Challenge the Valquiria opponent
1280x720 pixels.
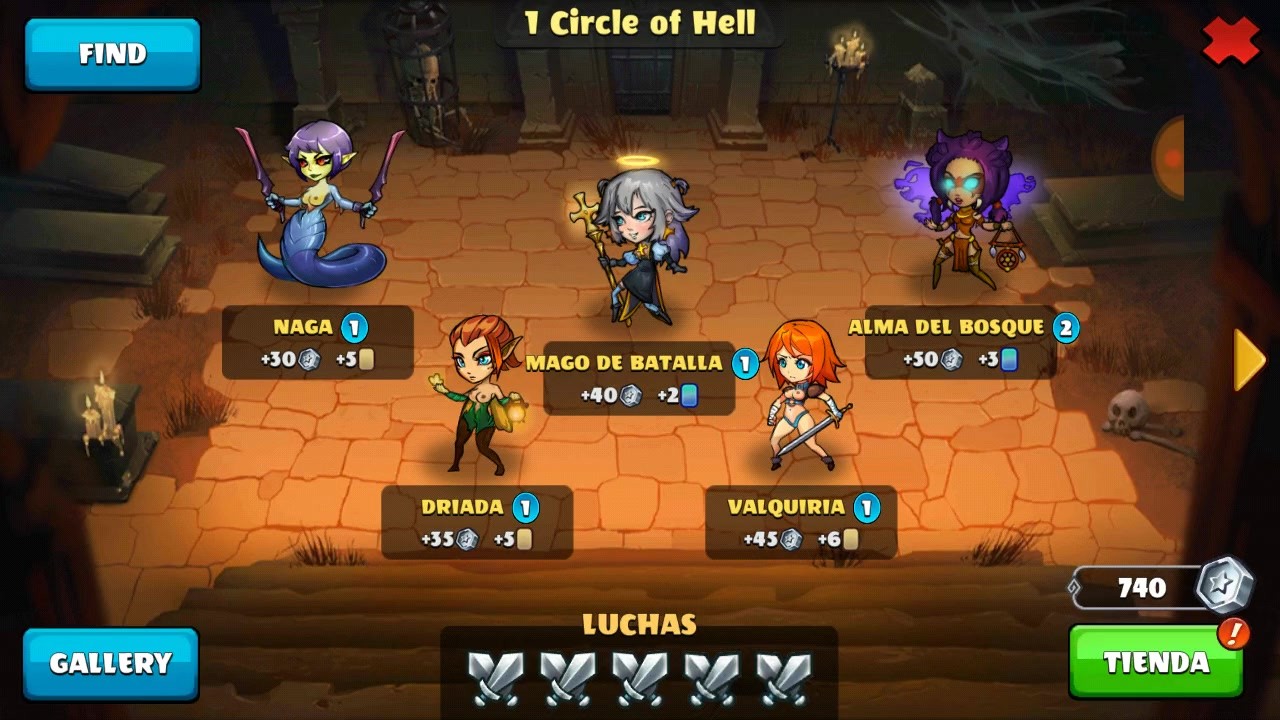pos(802,395)
